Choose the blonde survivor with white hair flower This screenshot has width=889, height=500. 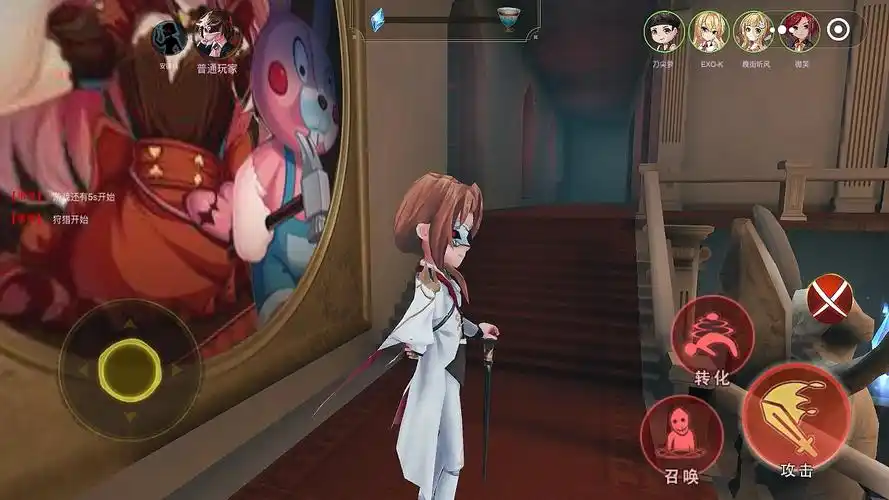(x=754, y=31)
